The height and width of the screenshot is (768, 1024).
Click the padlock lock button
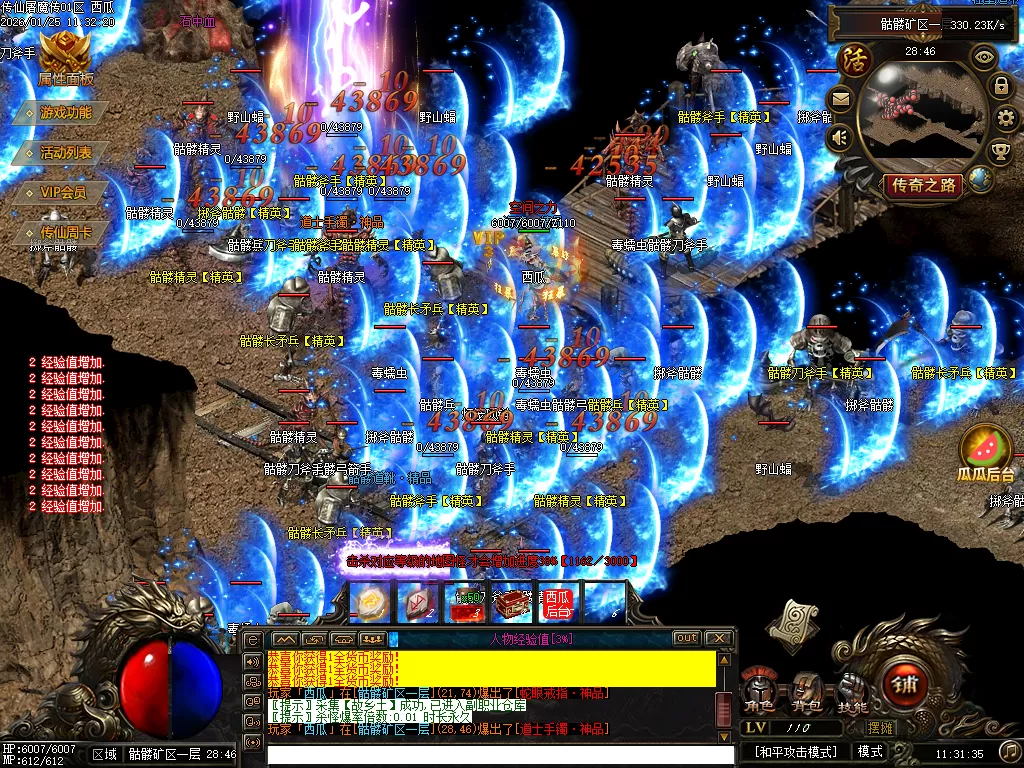pos(1000,86)
